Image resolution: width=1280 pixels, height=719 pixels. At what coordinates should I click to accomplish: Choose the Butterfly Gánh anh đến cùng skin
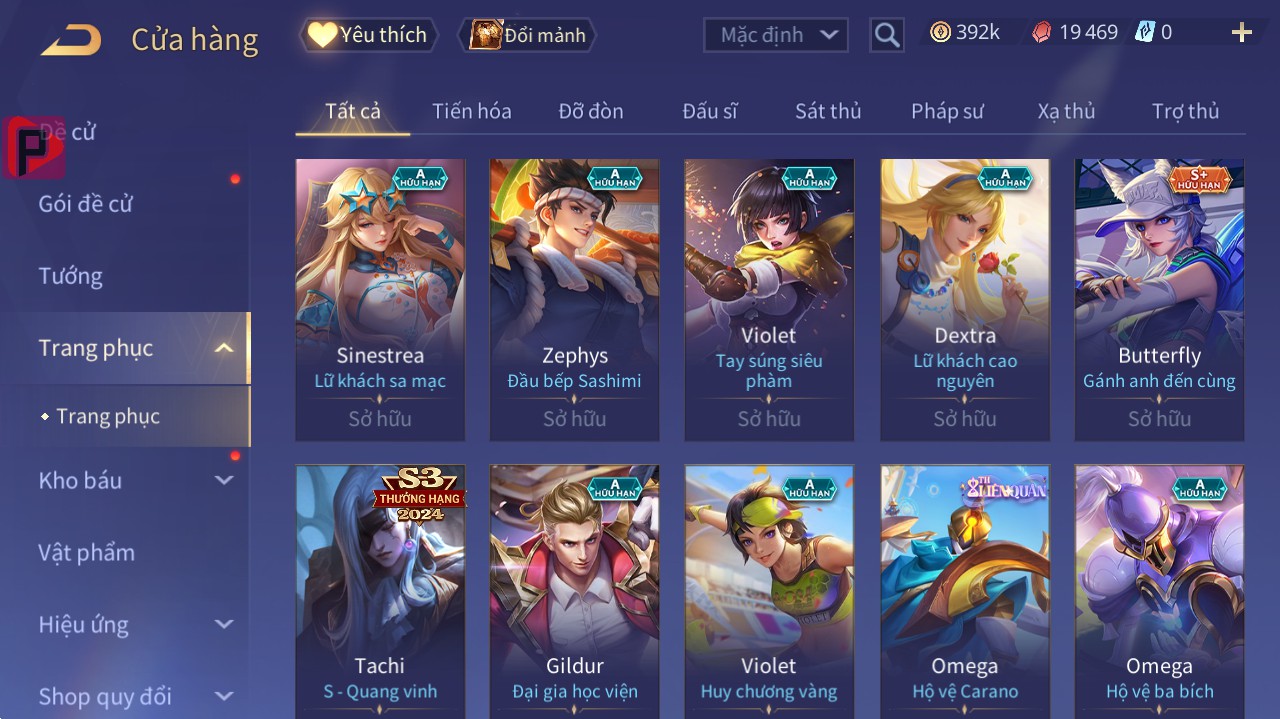tap(1159, 299)
